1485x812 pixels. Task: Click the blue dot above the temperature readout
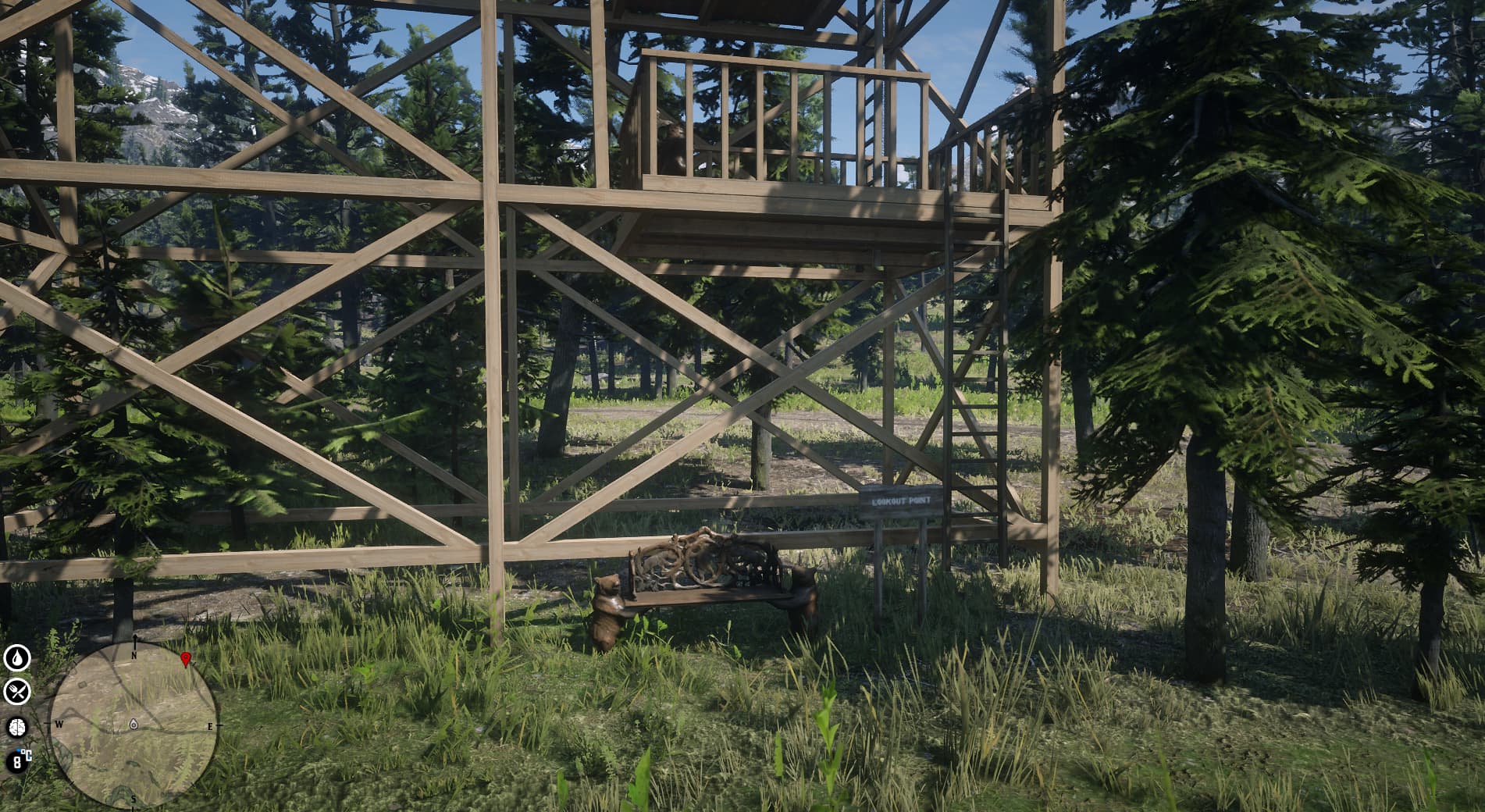(18, 750)
